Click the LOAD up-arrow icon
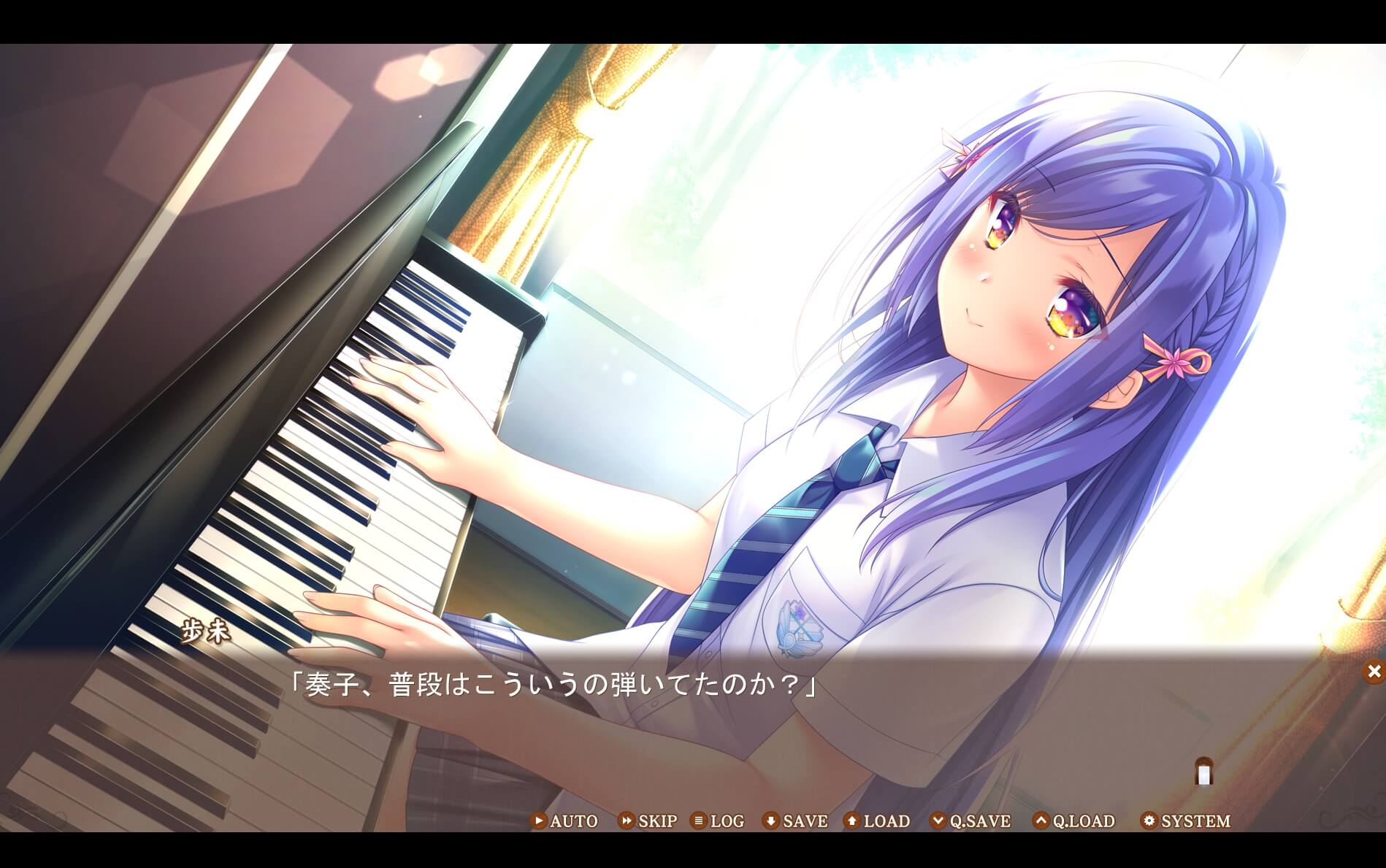Image resolution: width=1386 pixels, height=868 pixels. coord(851,821)
